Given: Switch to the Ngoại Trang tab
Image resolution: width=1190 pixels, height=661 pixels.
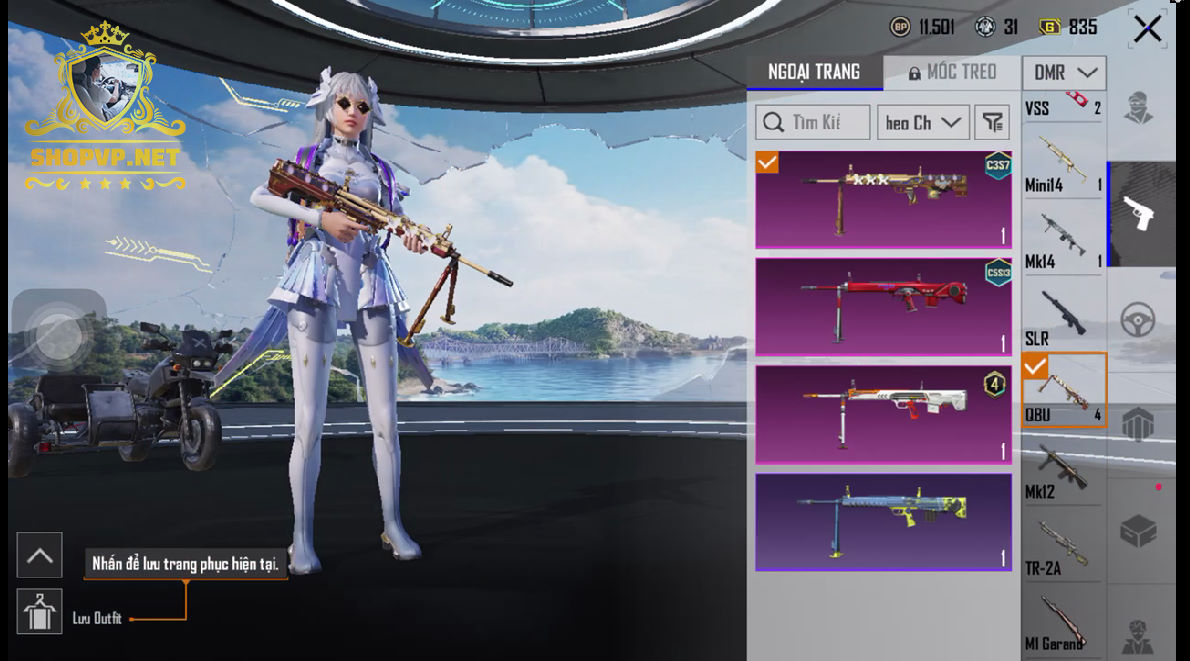Looking at the screenshot, I should click(814, 72).
